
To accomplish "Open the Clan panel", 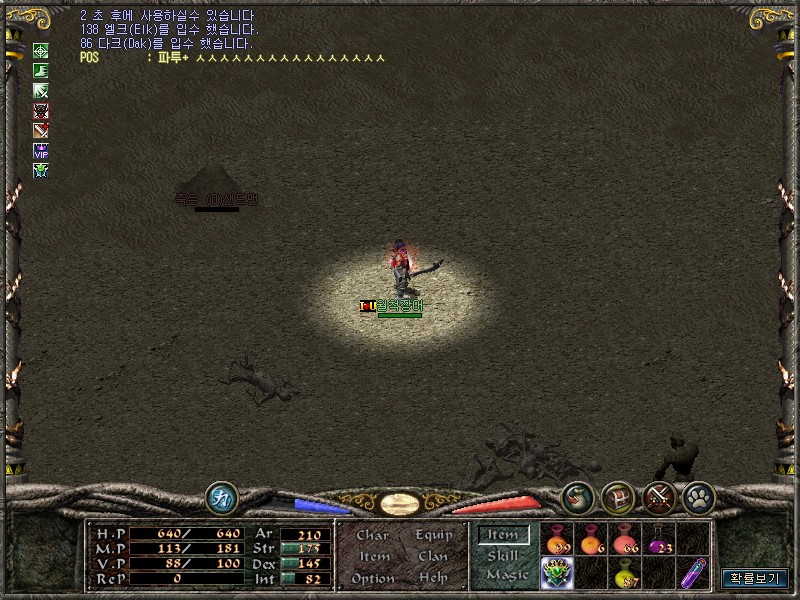I will pos(434,557).
